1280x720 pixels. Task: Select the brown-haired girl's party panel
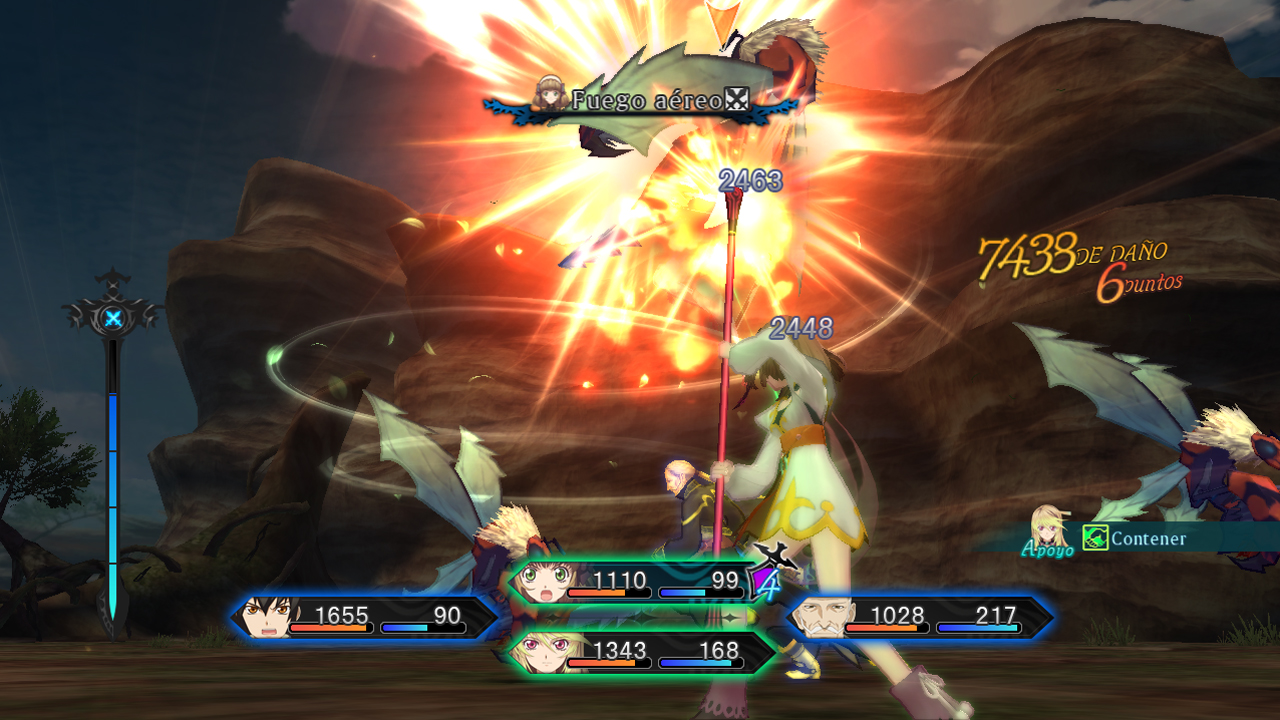tap(630, 583)
